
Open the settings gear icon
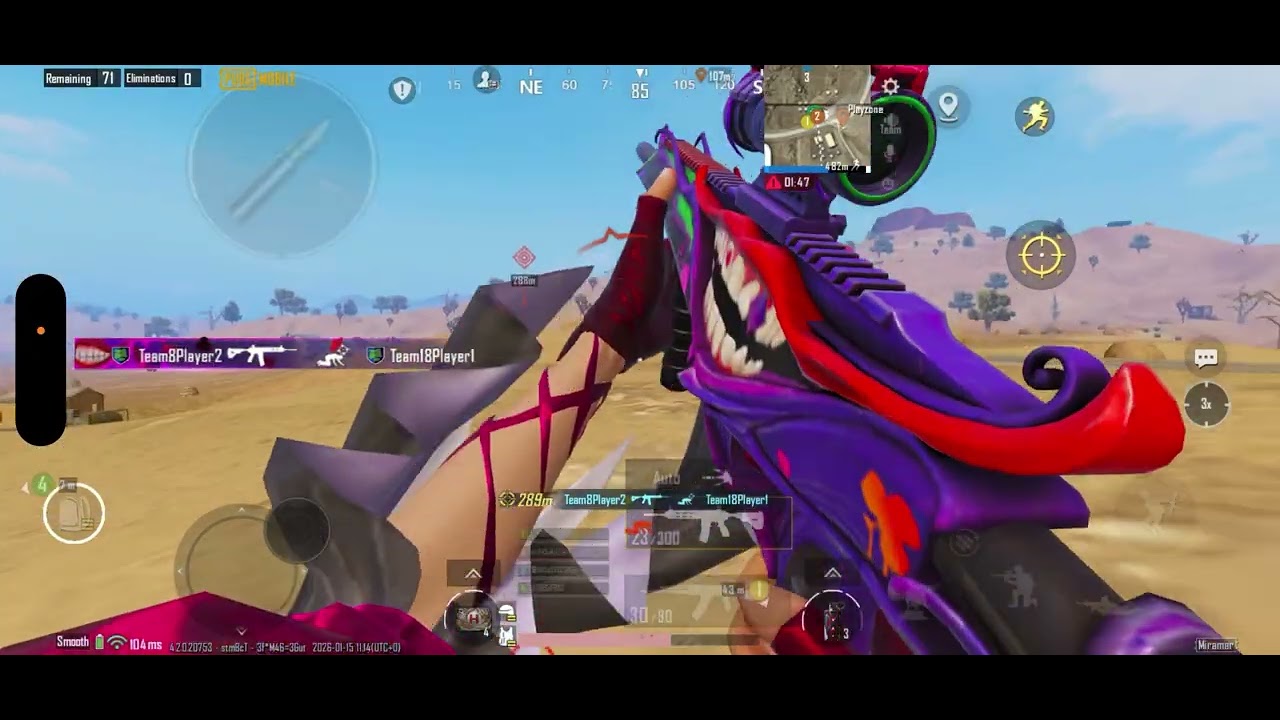890,87
